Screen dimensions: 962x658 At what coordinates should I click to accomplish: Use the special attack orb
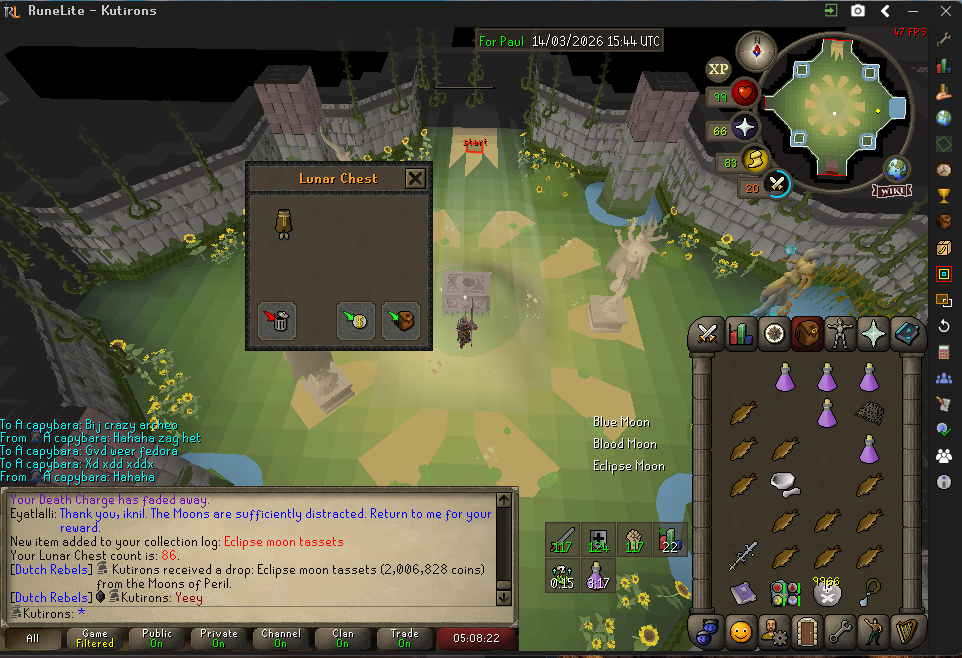(777, 184)
